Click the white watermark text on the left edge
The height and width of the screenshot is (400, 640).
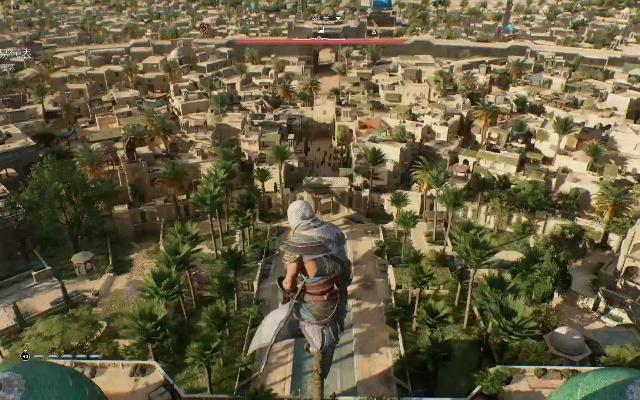point(14,53)
